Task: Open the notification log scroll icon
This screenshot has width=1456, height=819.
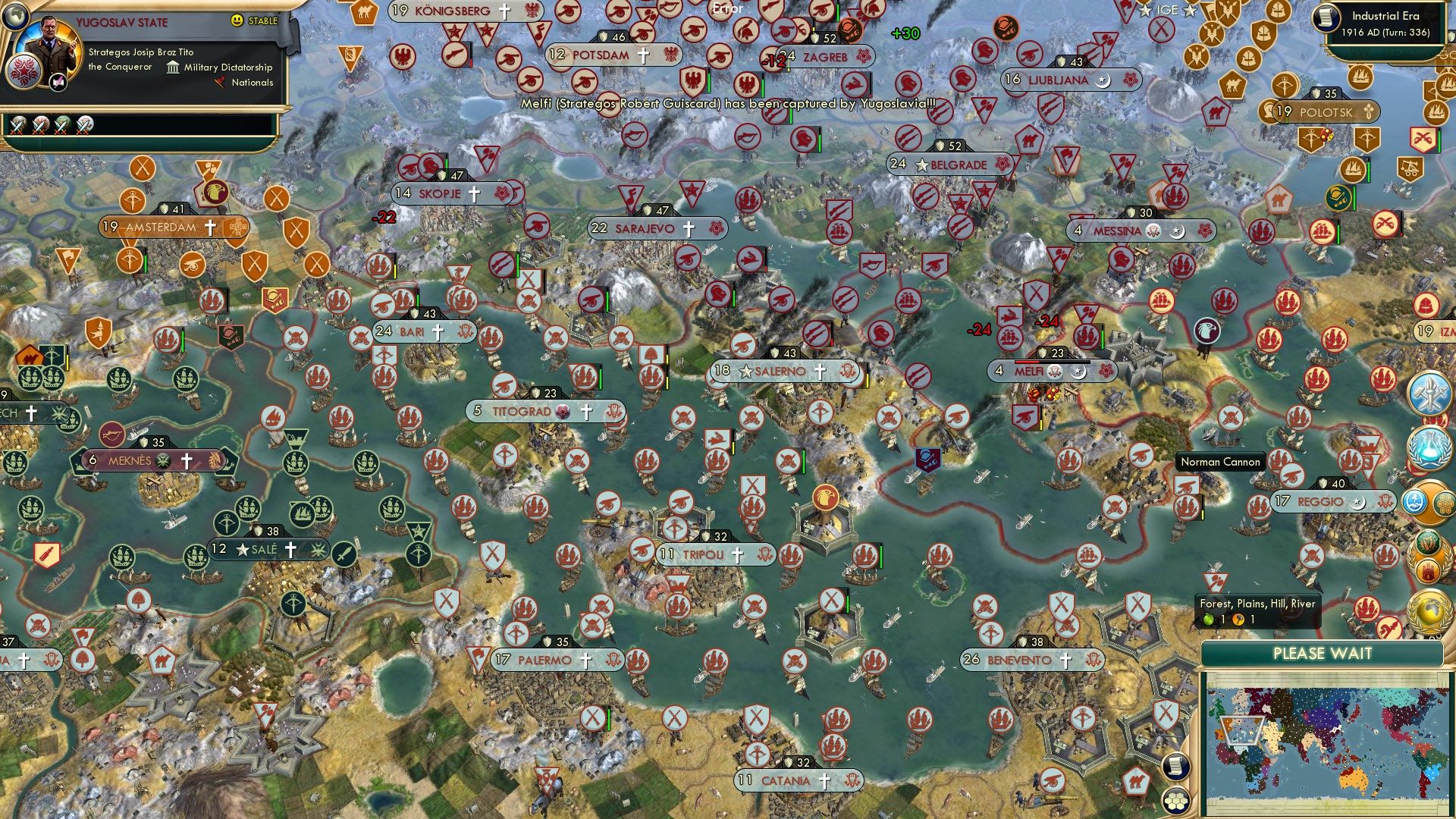Action: pos(1175,767)
